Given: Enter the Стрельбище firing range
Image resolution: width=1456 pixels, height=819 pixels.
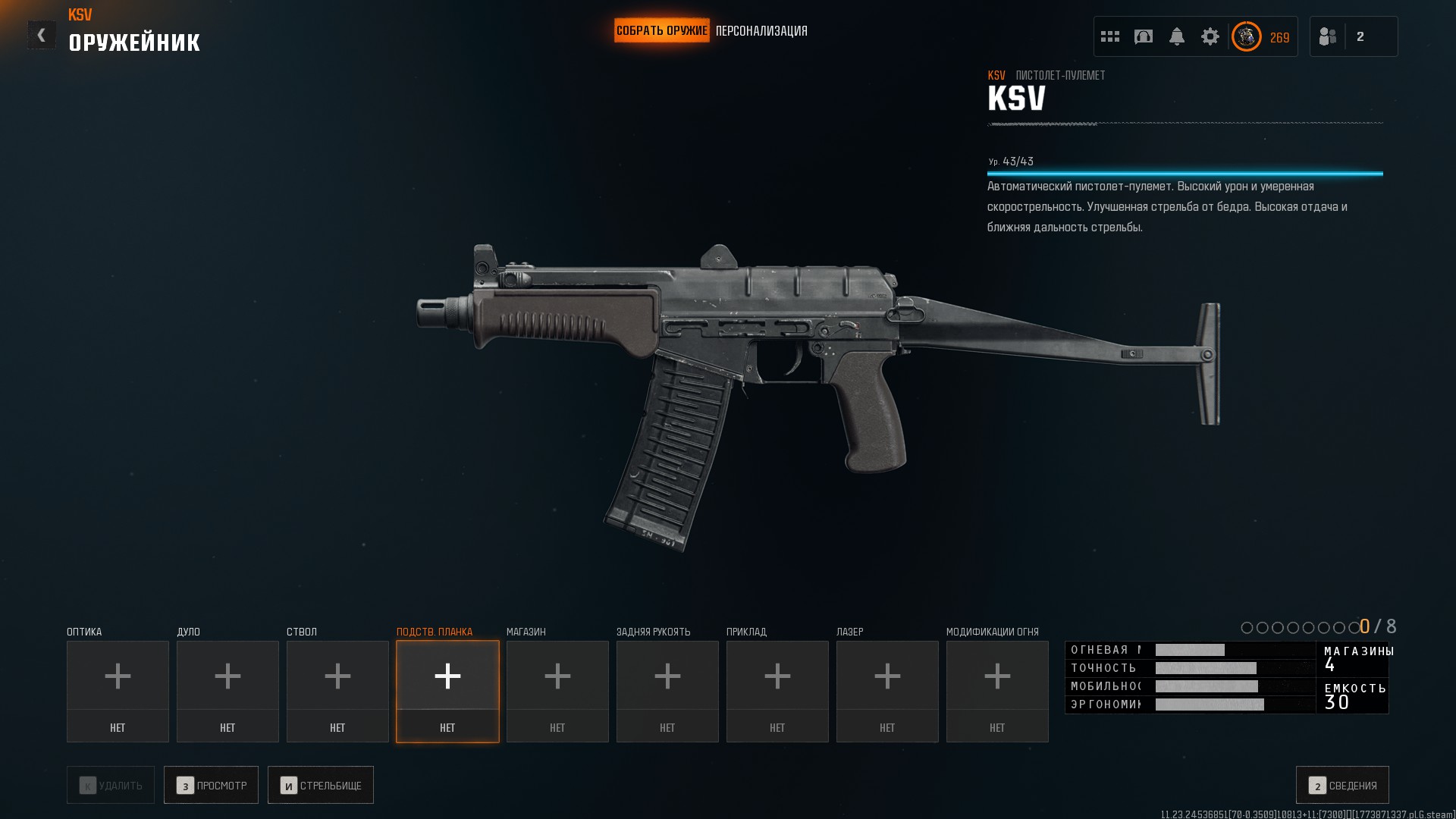Looking at the screenshot, I should (x=320, y=785).
